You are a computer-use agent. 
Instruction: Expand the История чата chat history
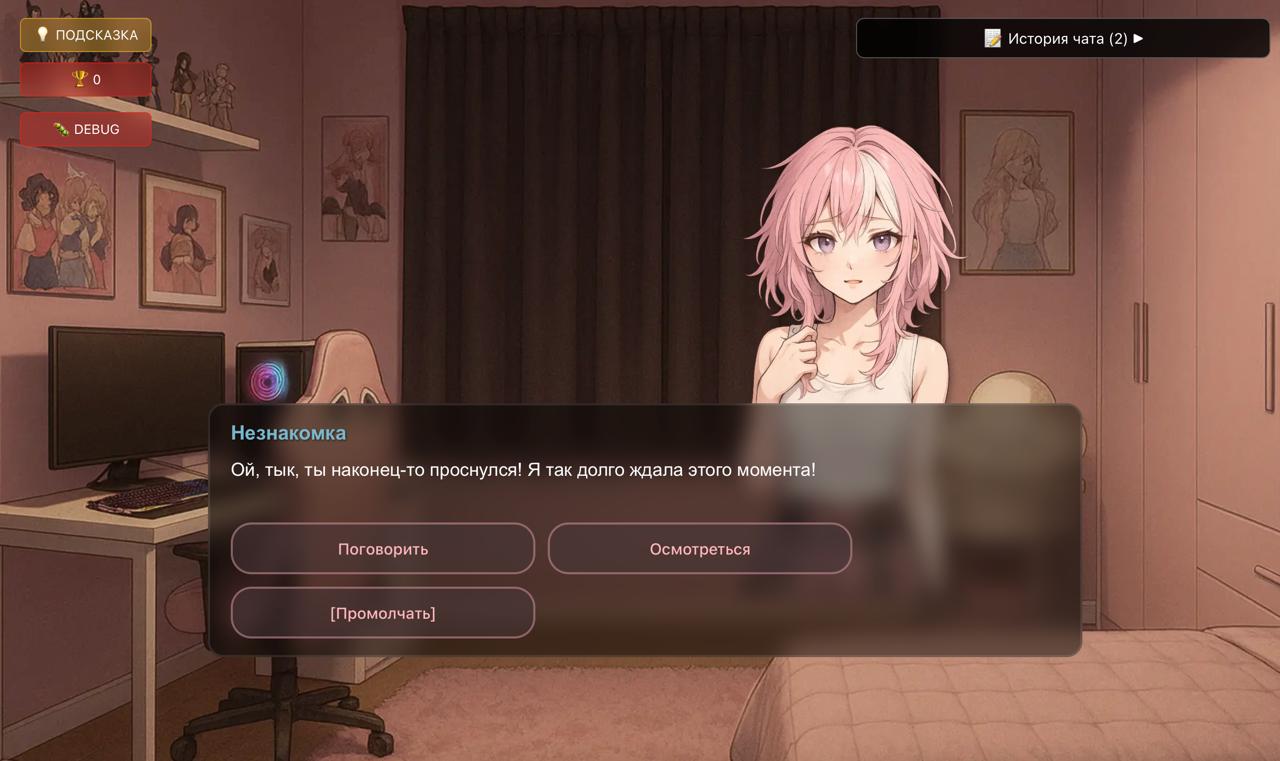1063,39
